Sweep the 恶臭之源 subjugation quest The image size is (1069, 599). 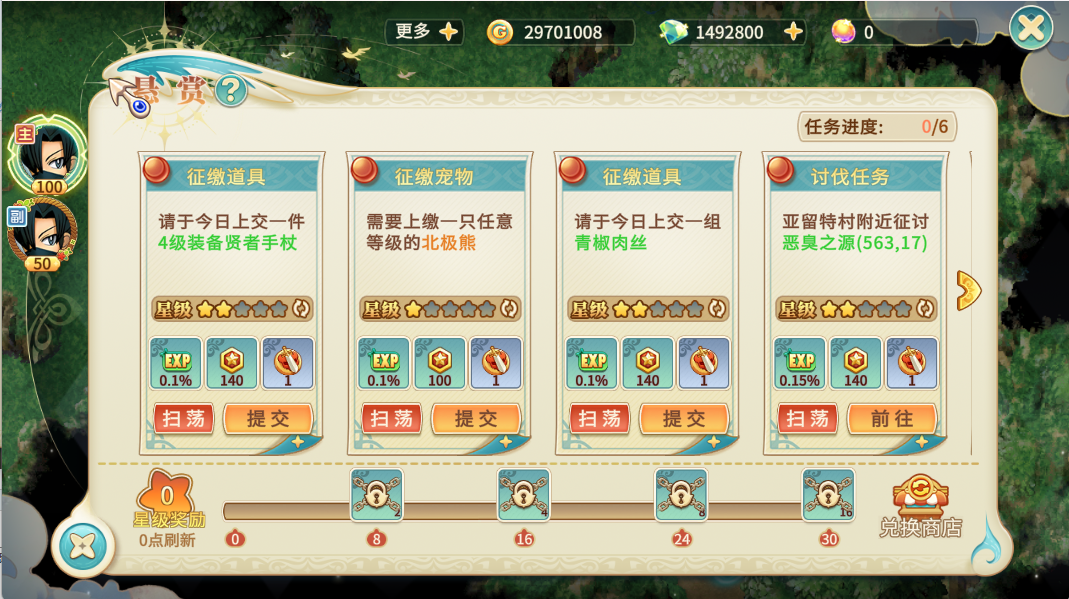[x=807, y=419]
